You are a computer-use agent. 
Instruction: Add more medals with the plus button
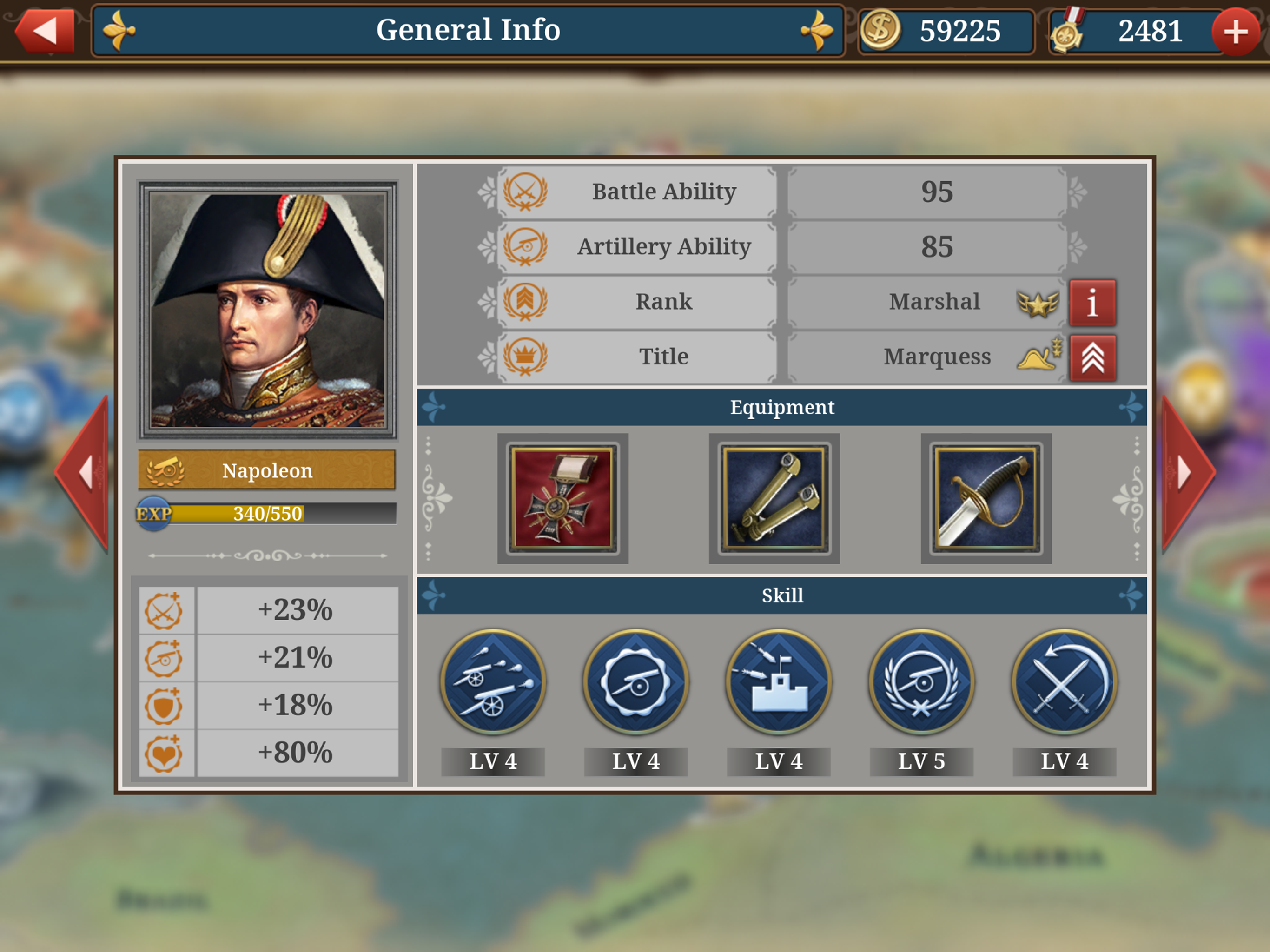pos(1235,32)
